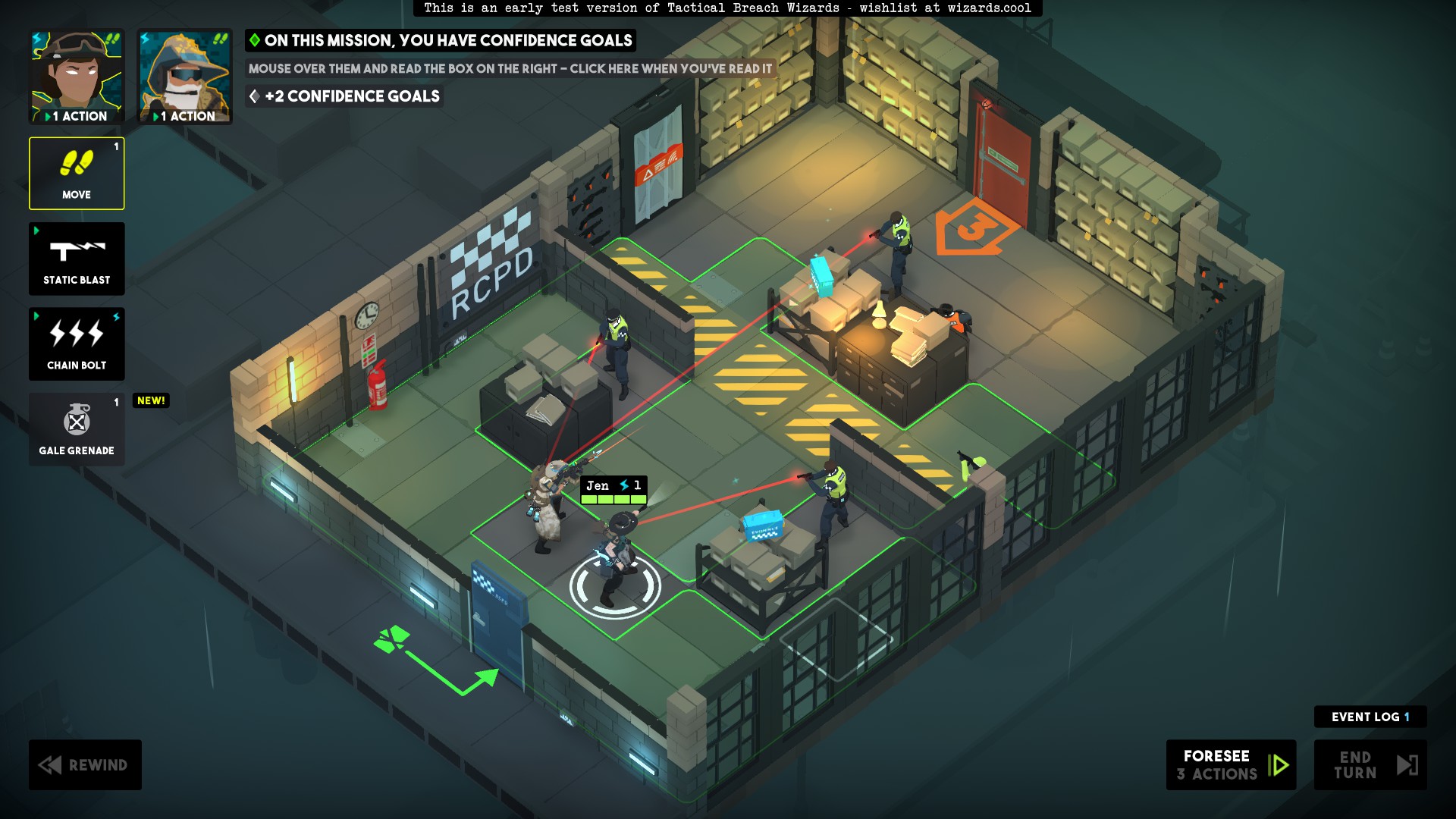Click the NEW! tag beside Gale Grenade
The image size is (1456, 819).
pyautogui.click(x=150, y=400)
